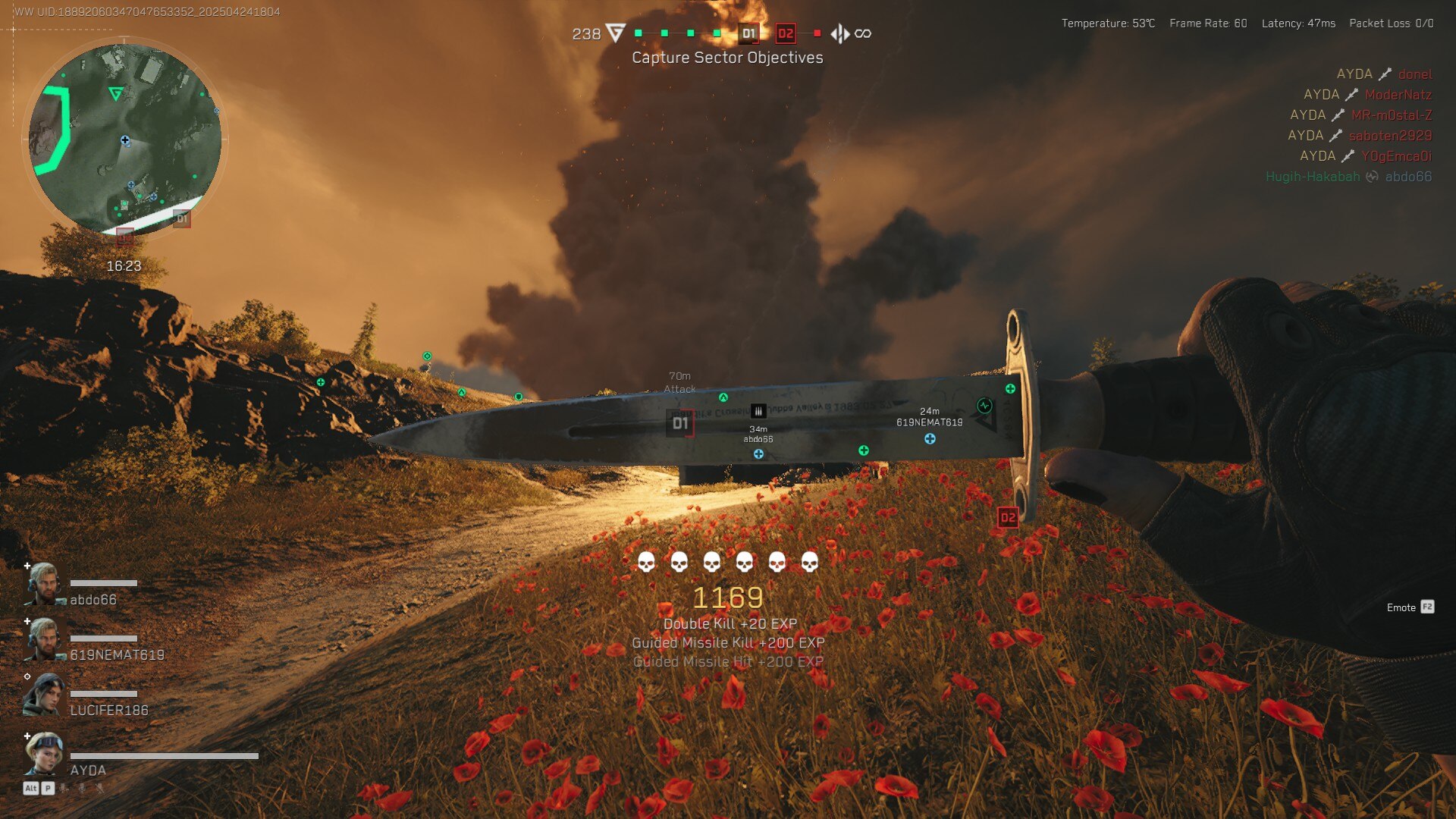Click the AYDA killed donel feed entry
The width and height of the screenshot is (1456, 819).
click(x=1384, y=74)
